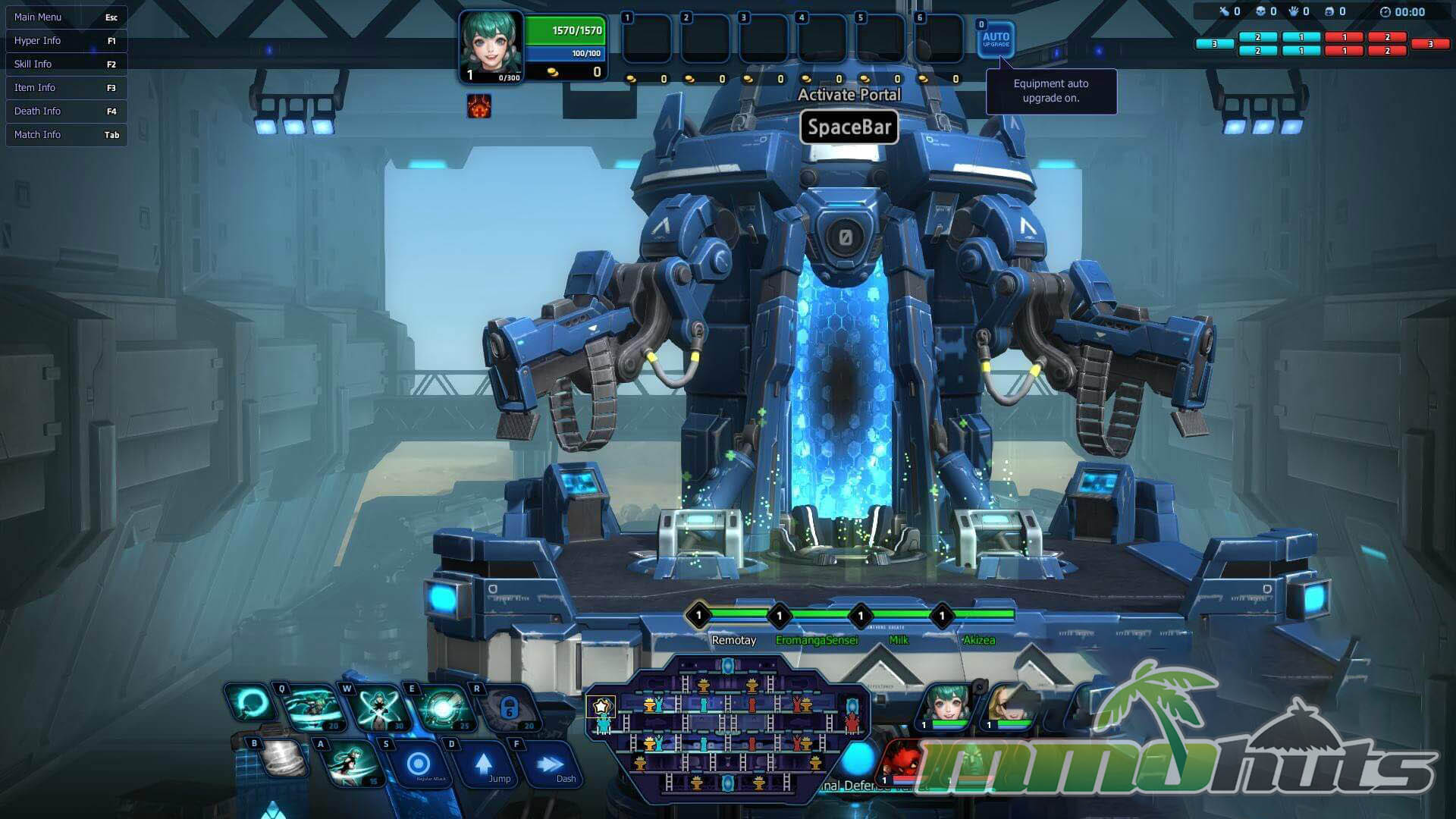
Task: Use the A skill icon
Action: (352, 762)
